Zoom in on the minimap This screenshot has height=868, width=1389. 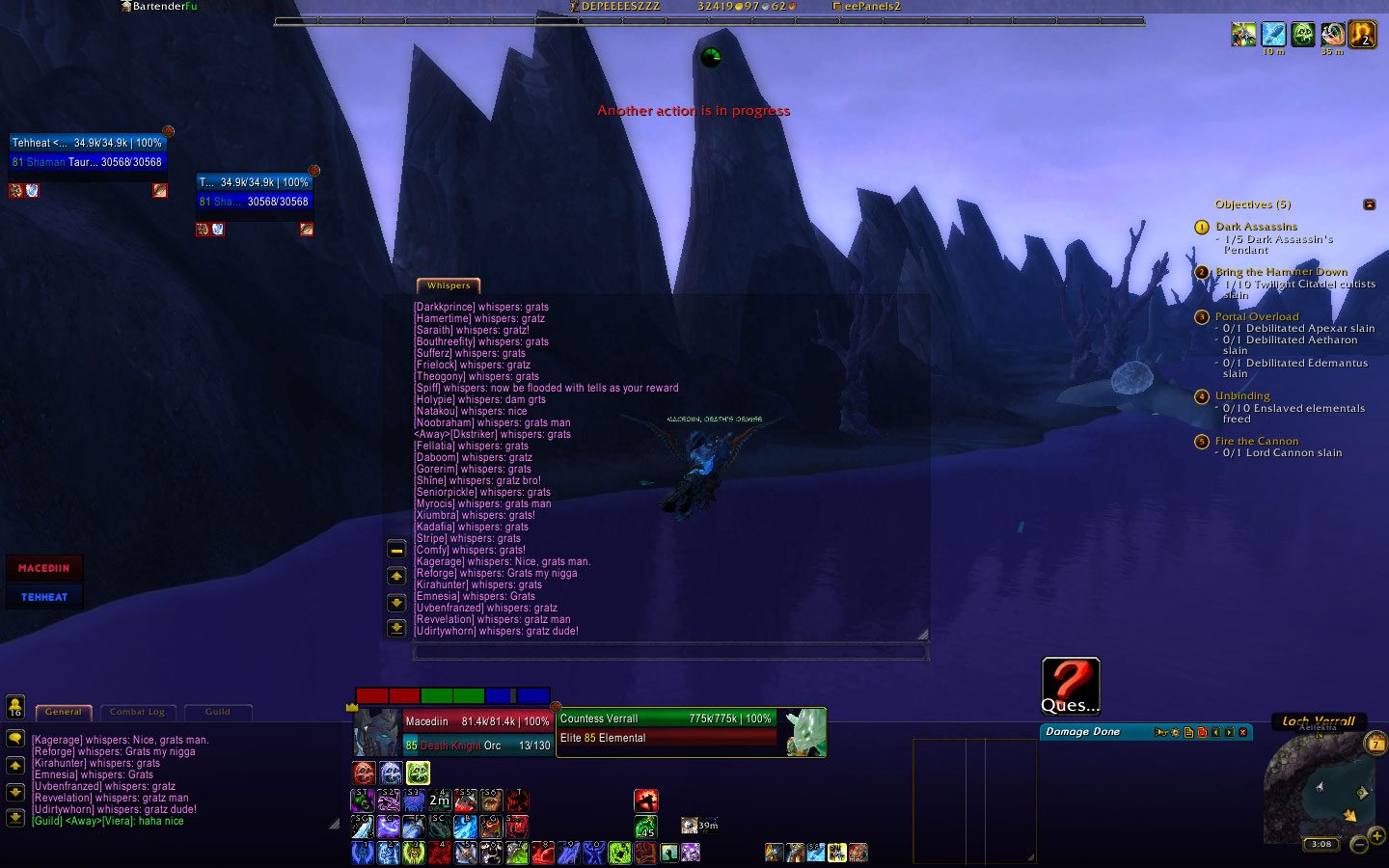[1376, 835]
